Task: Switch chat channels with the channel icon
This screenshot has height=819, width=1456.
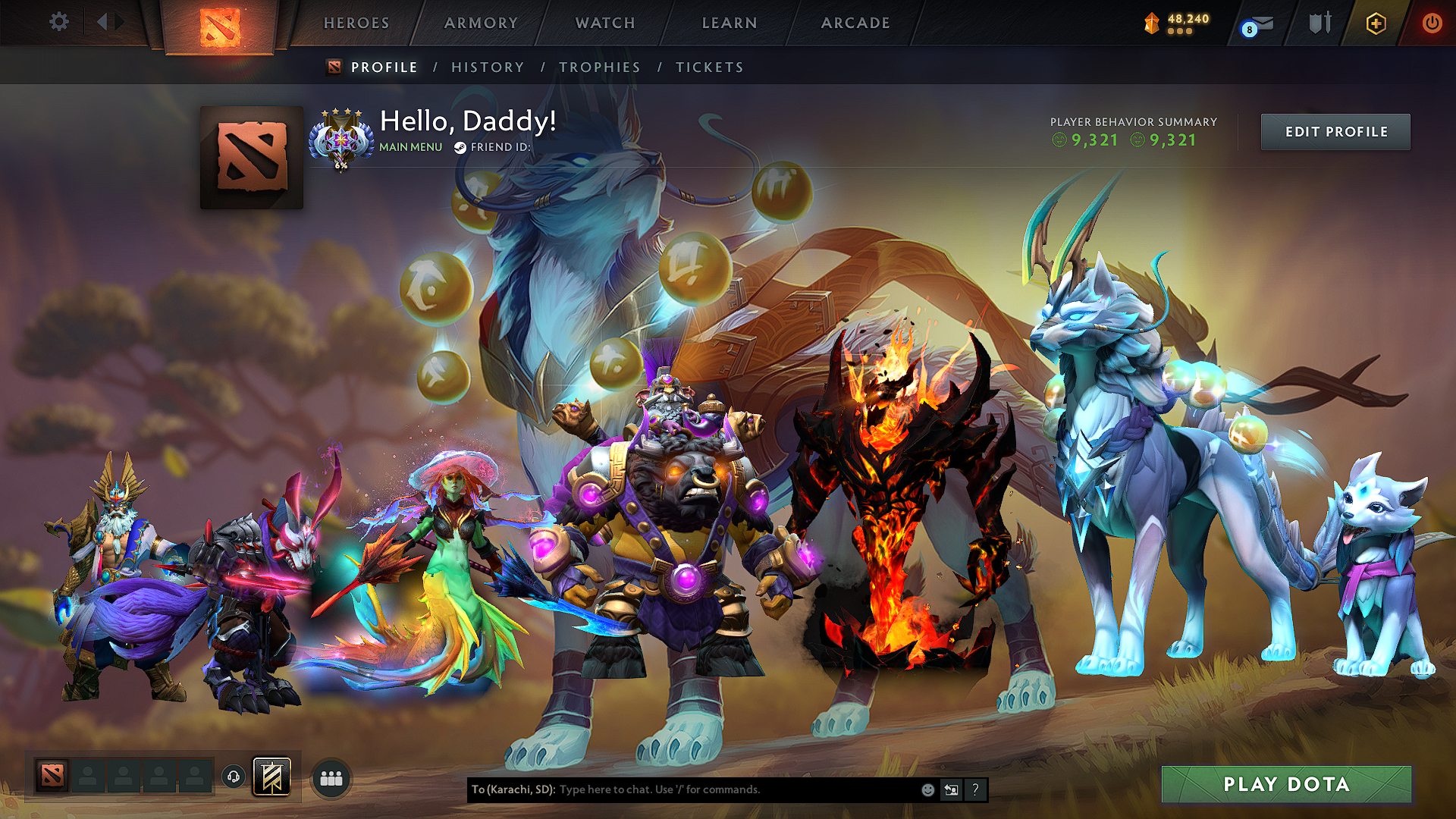Action: [951, 789]
